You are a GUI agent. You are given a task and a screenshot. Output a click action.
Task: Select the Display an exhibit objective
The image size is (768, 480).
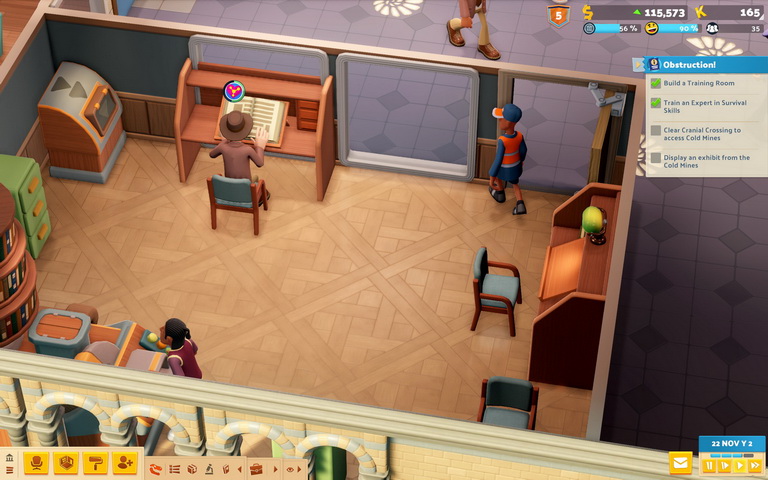(700, 161)
